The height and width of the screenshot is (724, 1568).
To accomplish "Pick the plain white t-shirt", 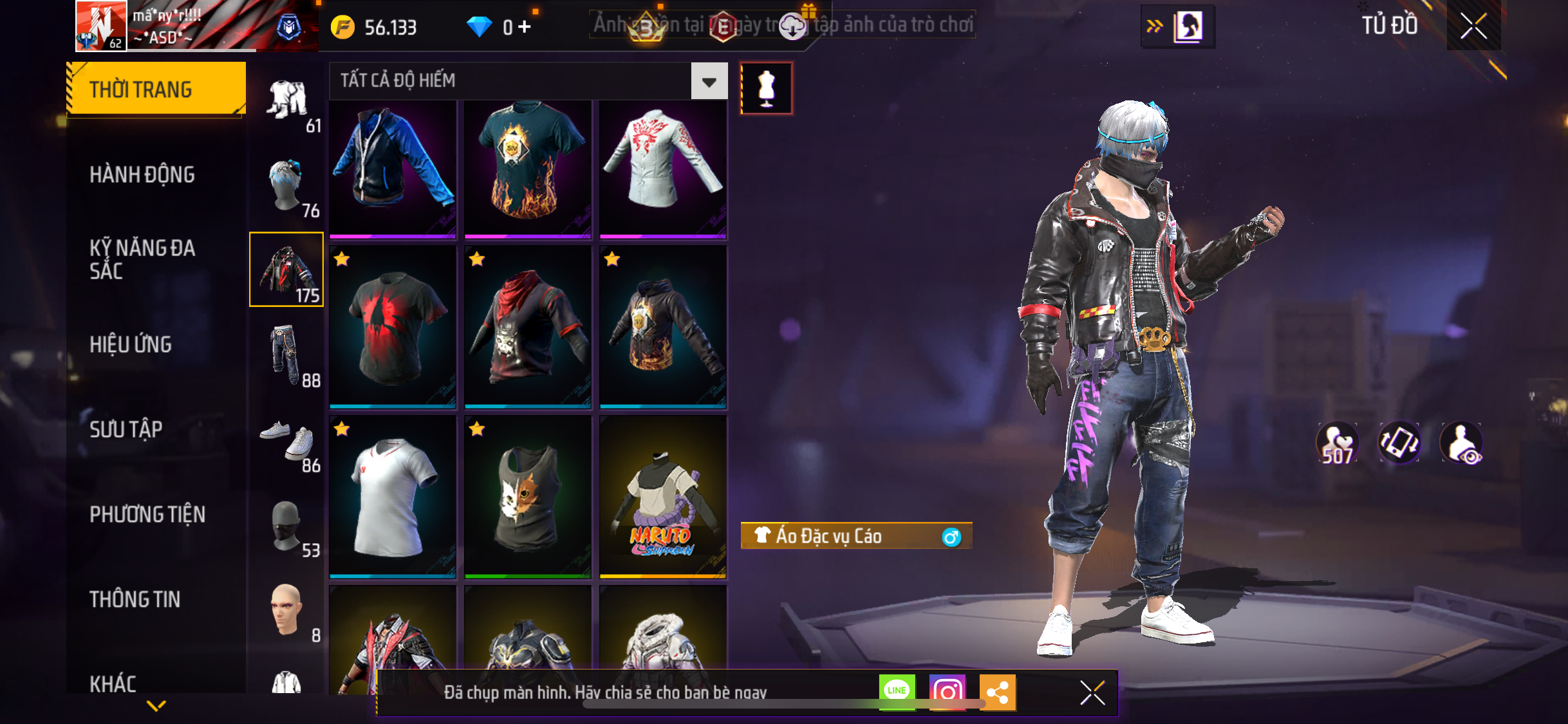I will 393,497.
